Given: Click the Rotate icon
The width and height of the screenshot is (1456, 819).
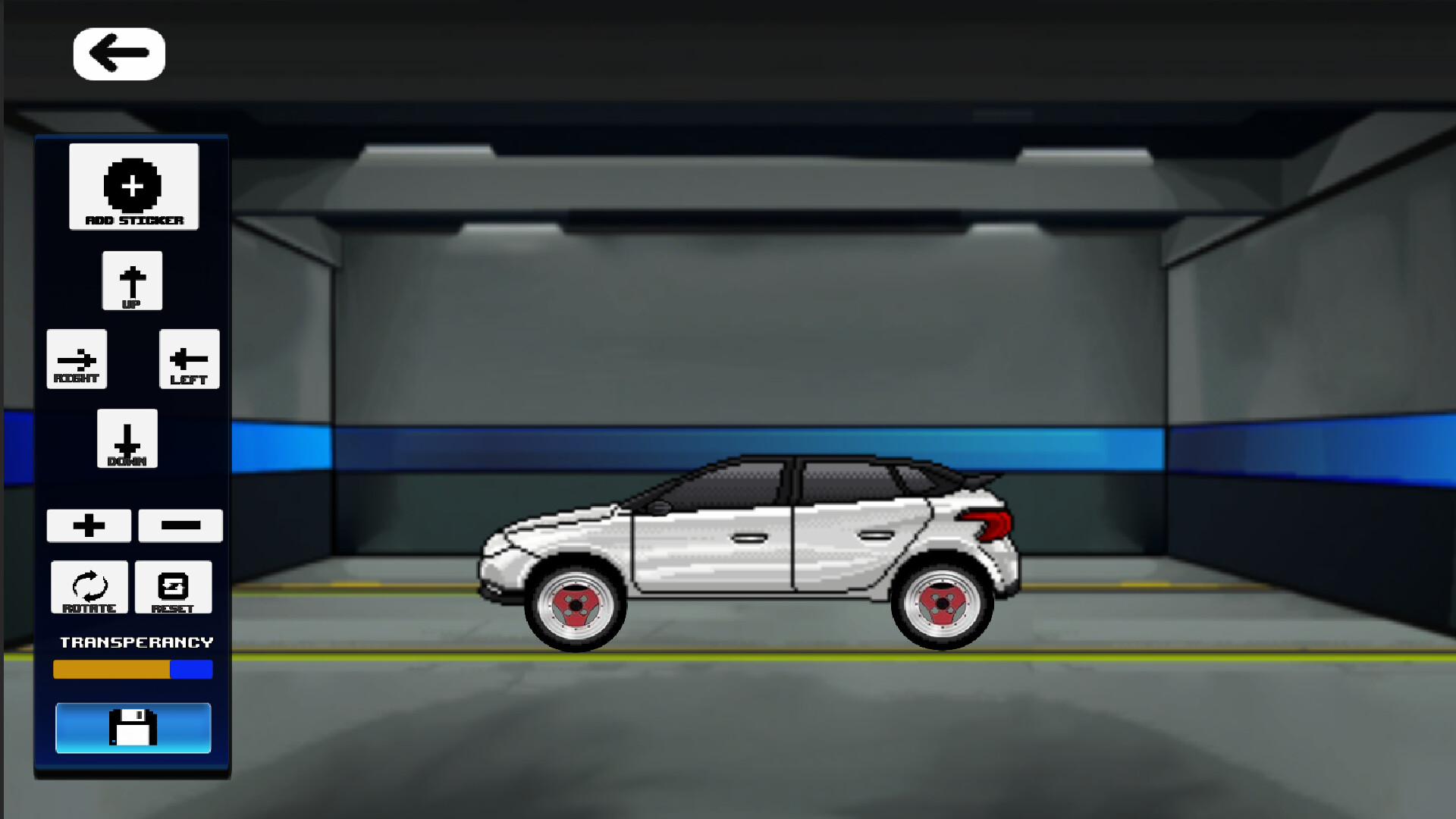Looking at the screenshot, I should [89, 585].
